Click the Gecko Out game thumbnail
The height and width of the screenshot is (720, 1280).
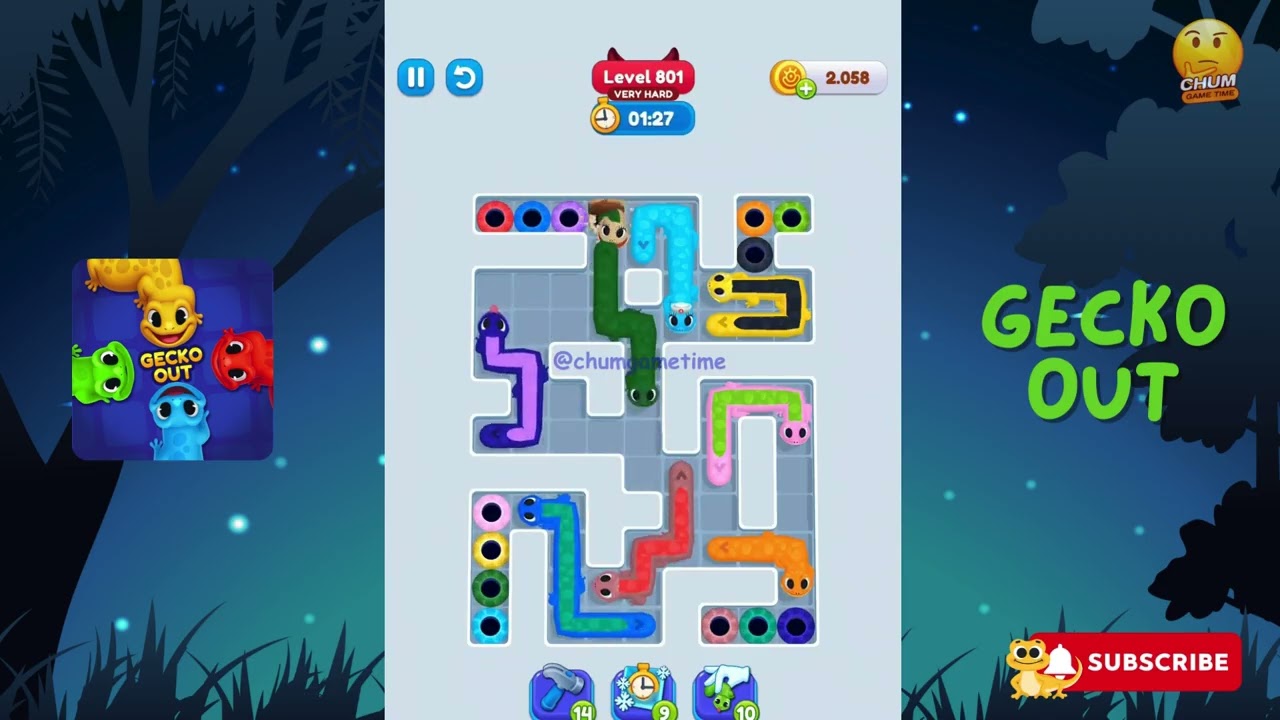tap(172, 356)
